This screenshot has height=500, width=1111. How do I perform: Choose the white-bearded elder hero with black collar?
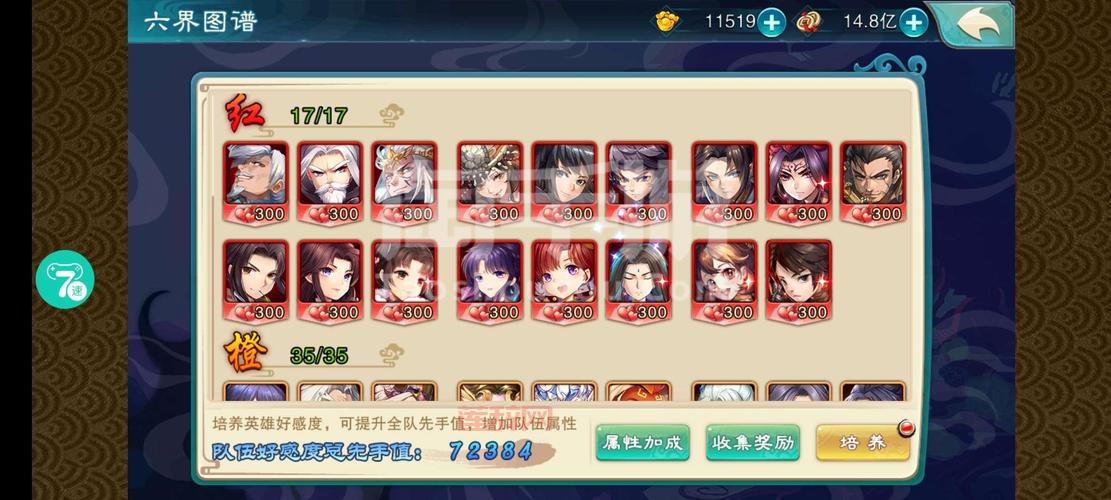tap(330, 176)
